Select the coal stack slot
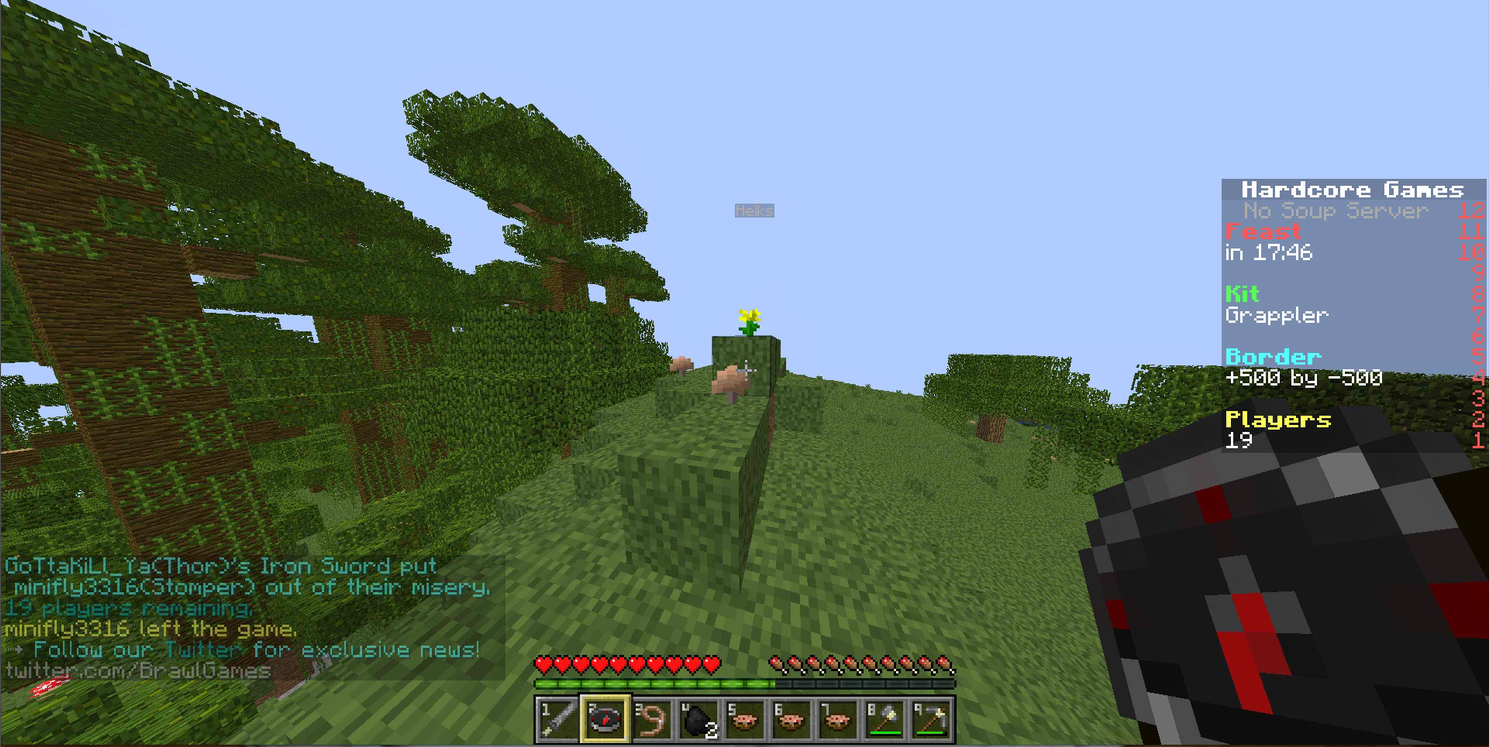The image size is (1489, 747). (x=699, y=718)
